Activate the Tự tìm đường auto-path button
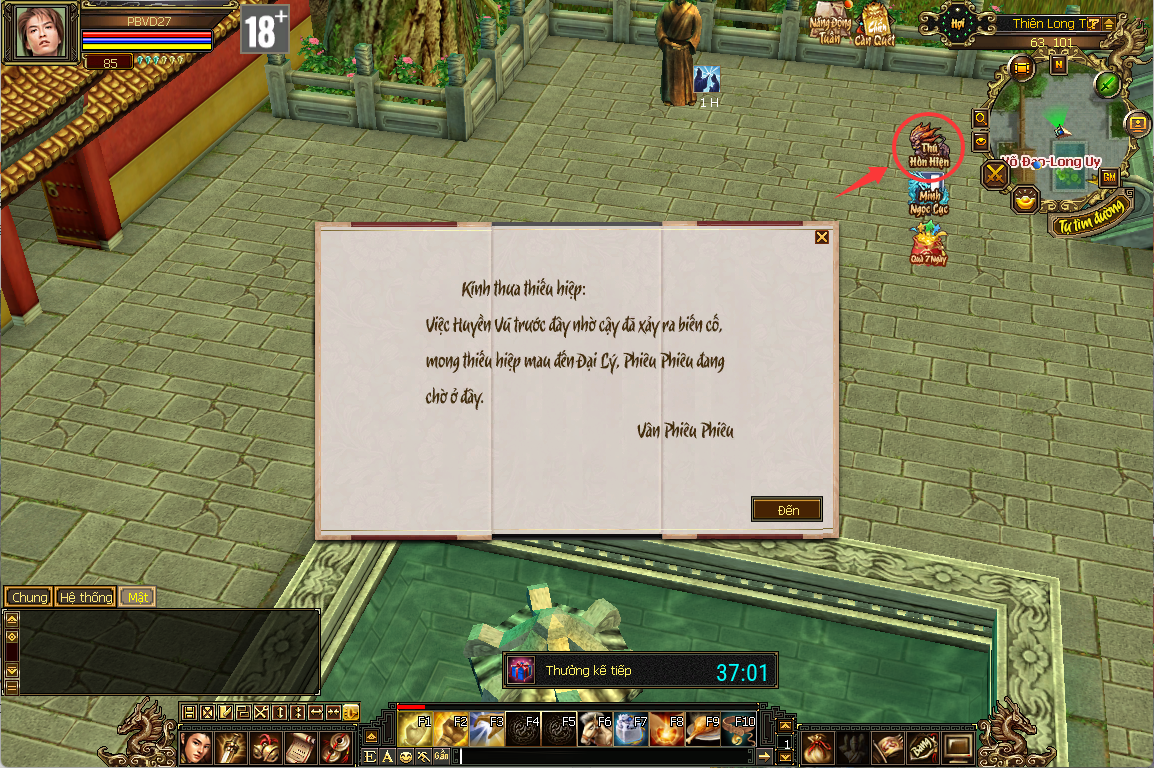The width and height of the screenshot is (1154, 768). 1090,216
